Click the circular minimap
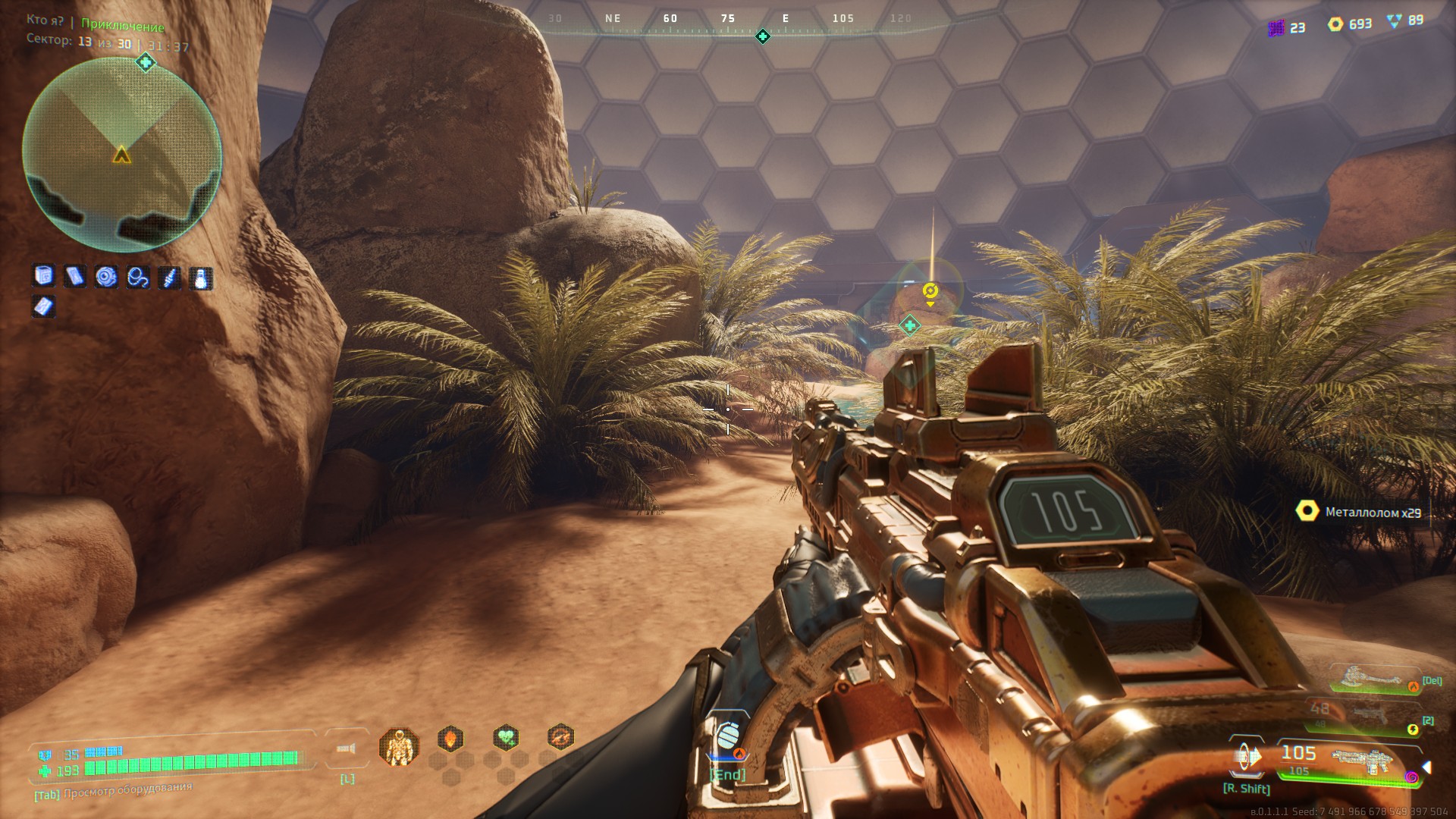Viewport: 1456px width, 819px height. pos(122,155)
